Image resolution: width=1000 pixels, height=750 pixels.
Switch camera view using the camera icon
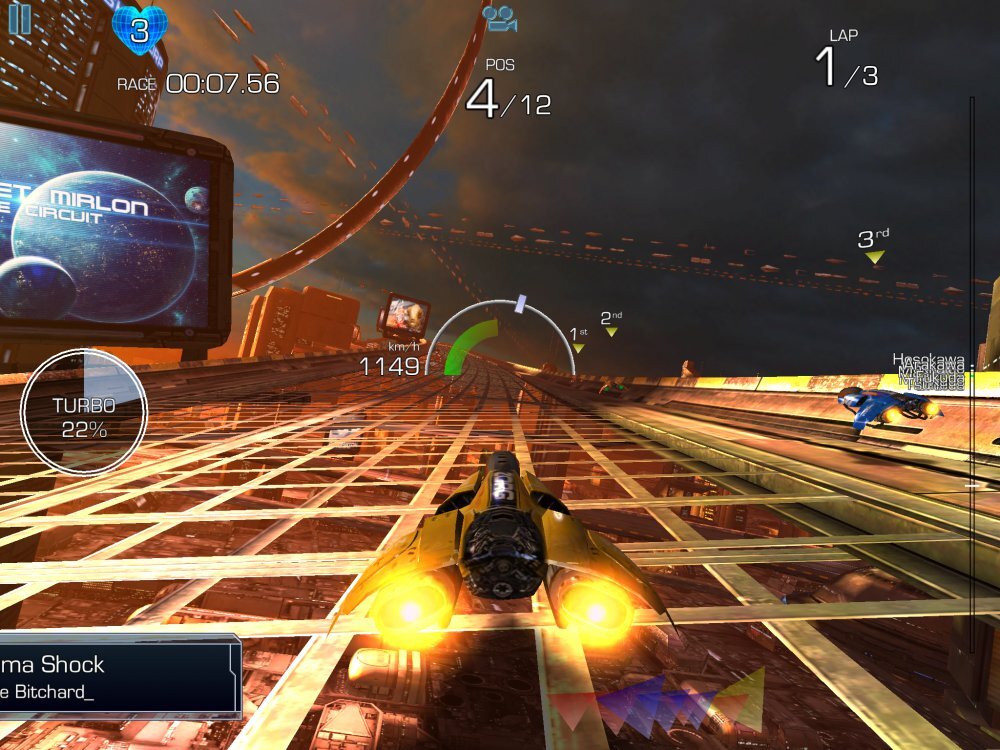[498, 18]
